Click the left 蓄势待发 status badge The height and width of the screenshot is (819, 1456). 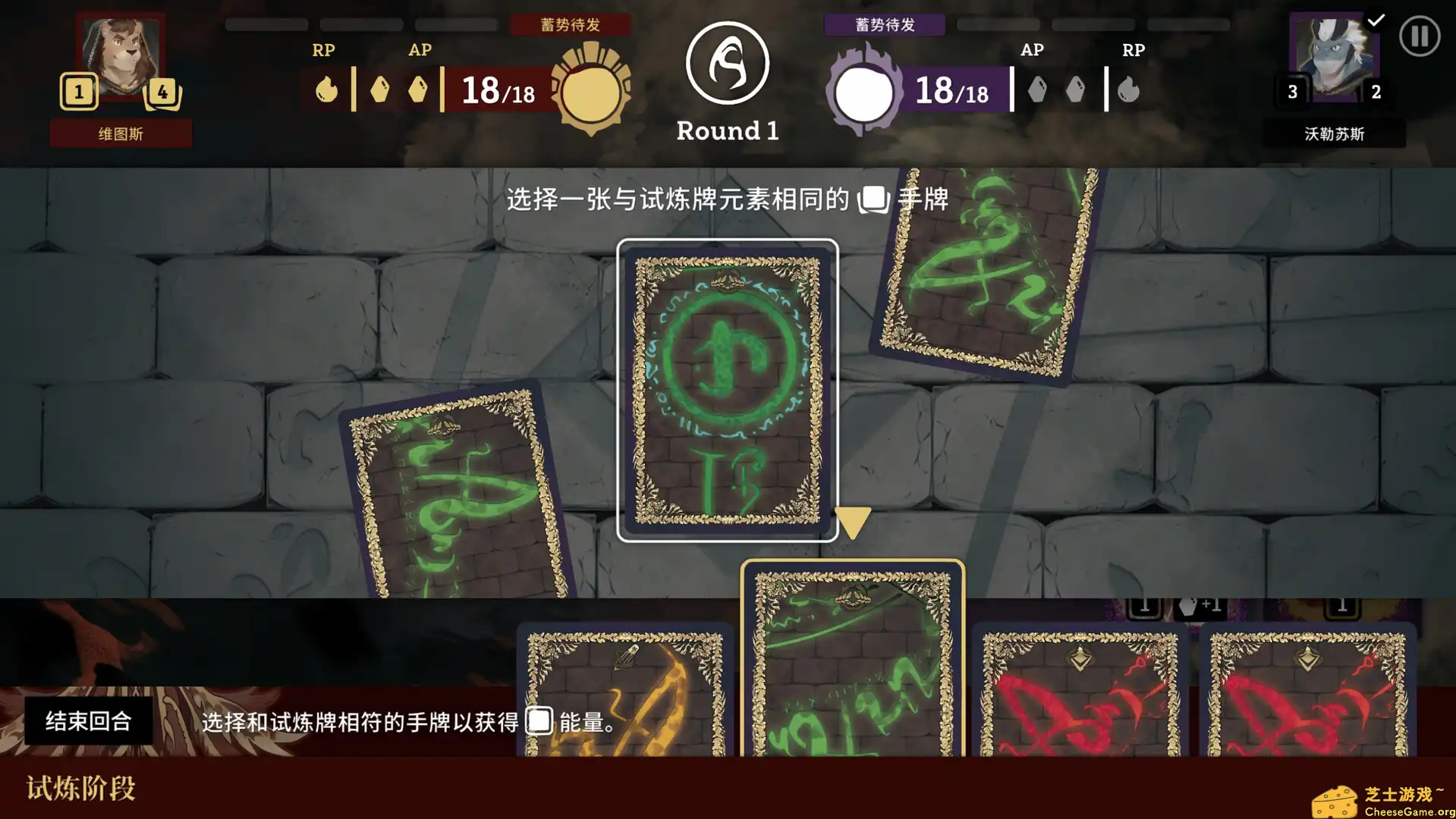click(571, 24)
